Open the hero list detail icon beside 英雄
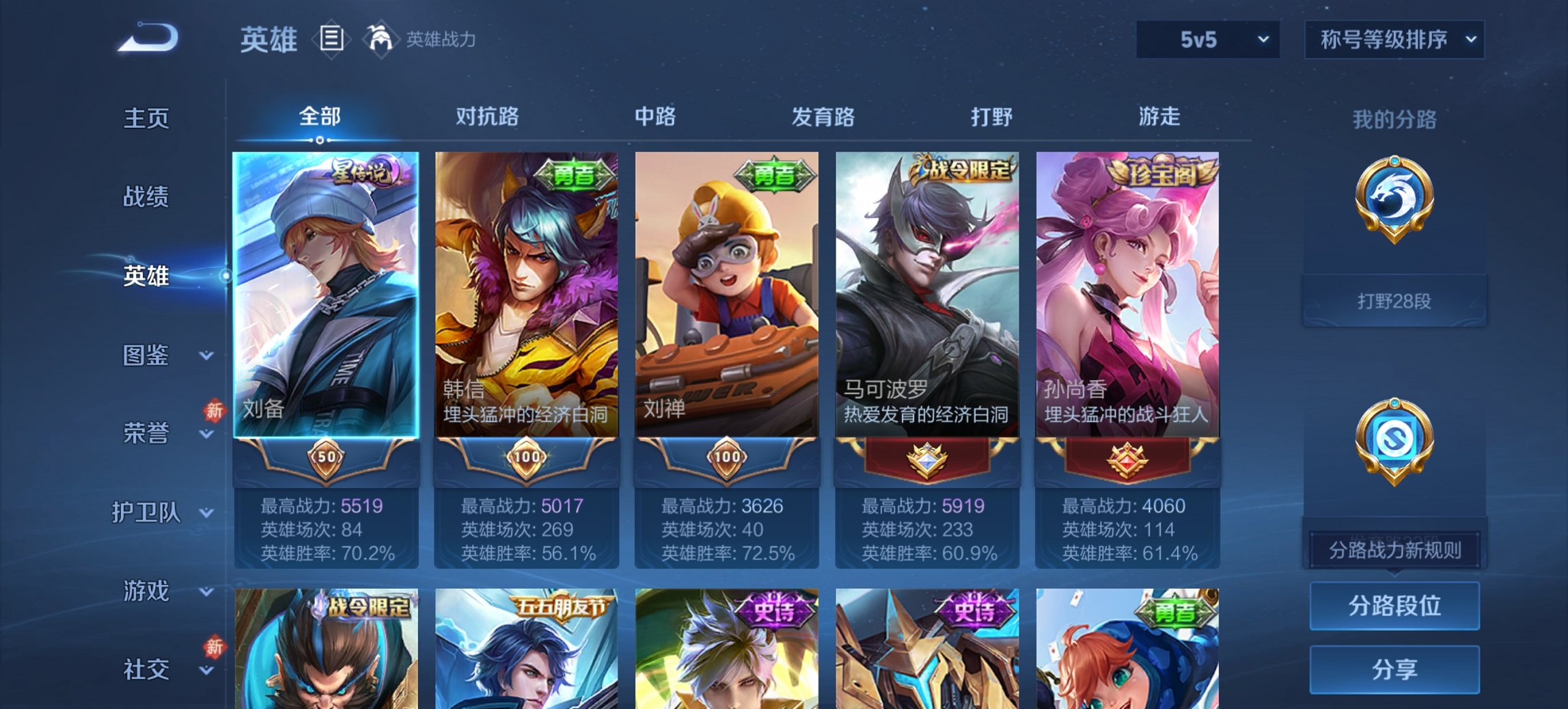The width and height of the screenshot is (1568, 709). tap(333, 40)
